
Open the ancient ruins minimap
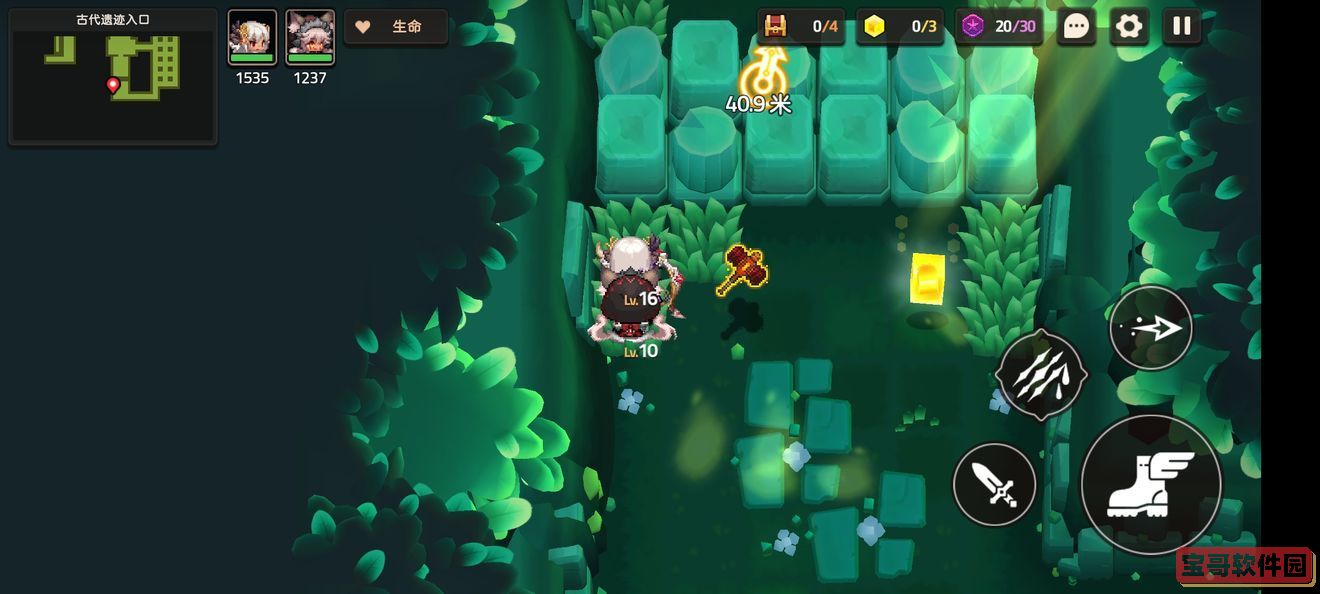point(113,77)
